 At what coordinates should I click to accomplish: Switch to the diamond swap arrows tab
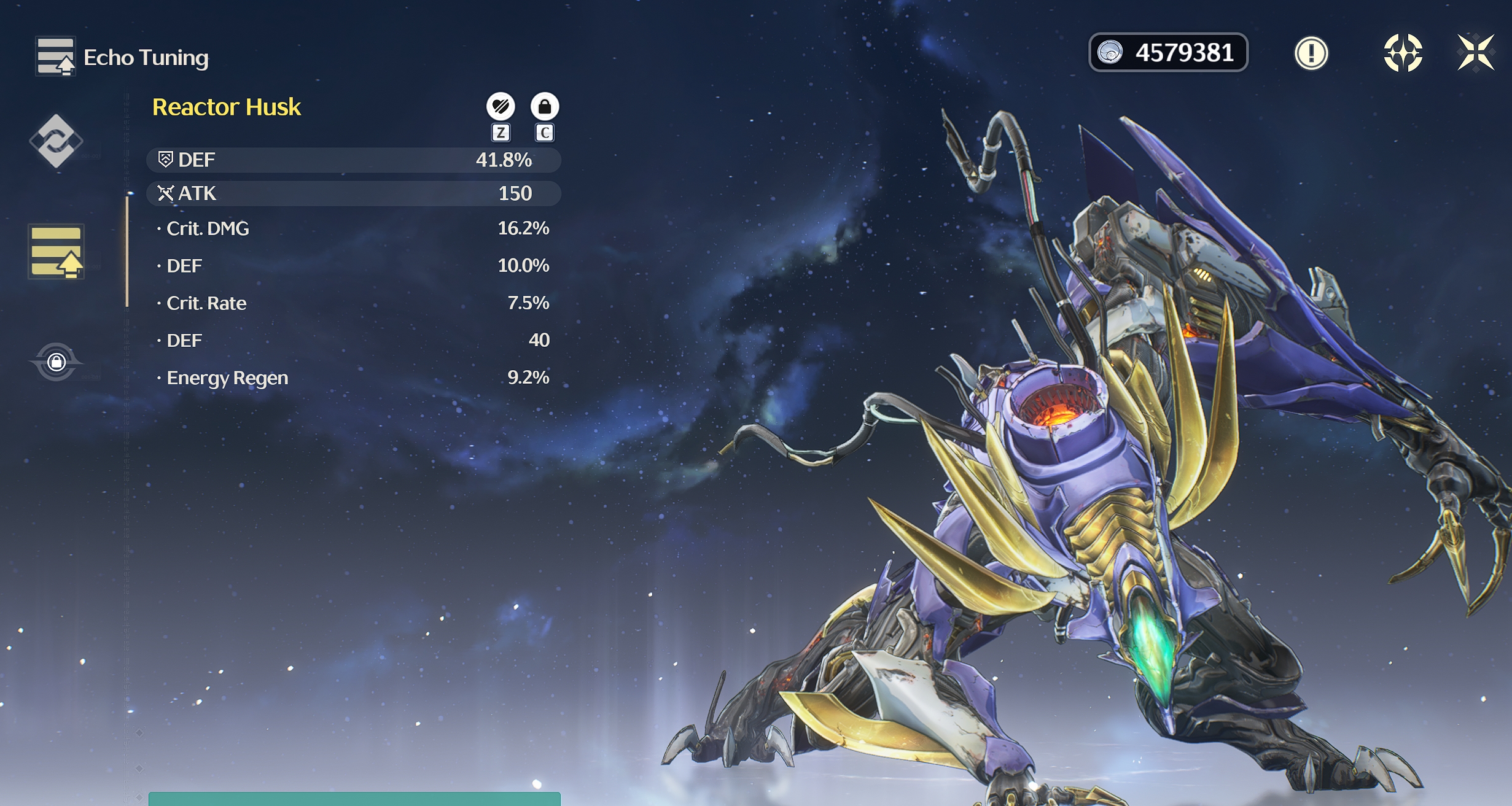tap(56, 141)
